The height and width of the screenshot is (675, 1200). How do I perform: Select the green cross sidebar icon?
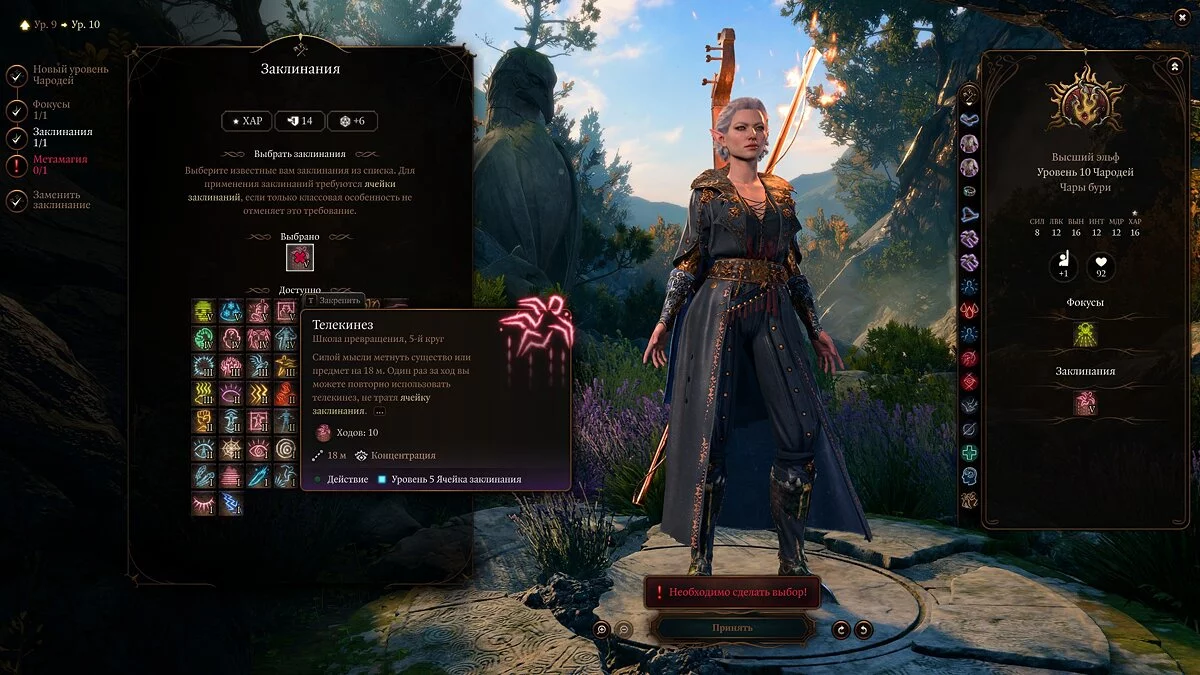[x=969, y=452]
